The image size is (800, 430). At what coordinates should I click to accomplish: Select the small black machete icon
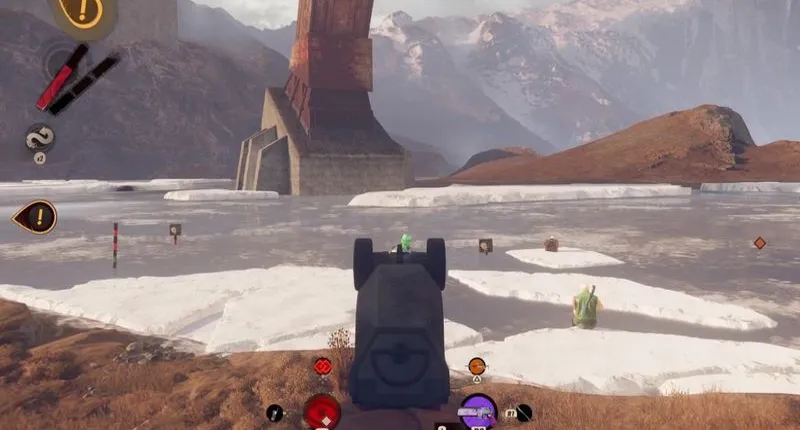275,412
